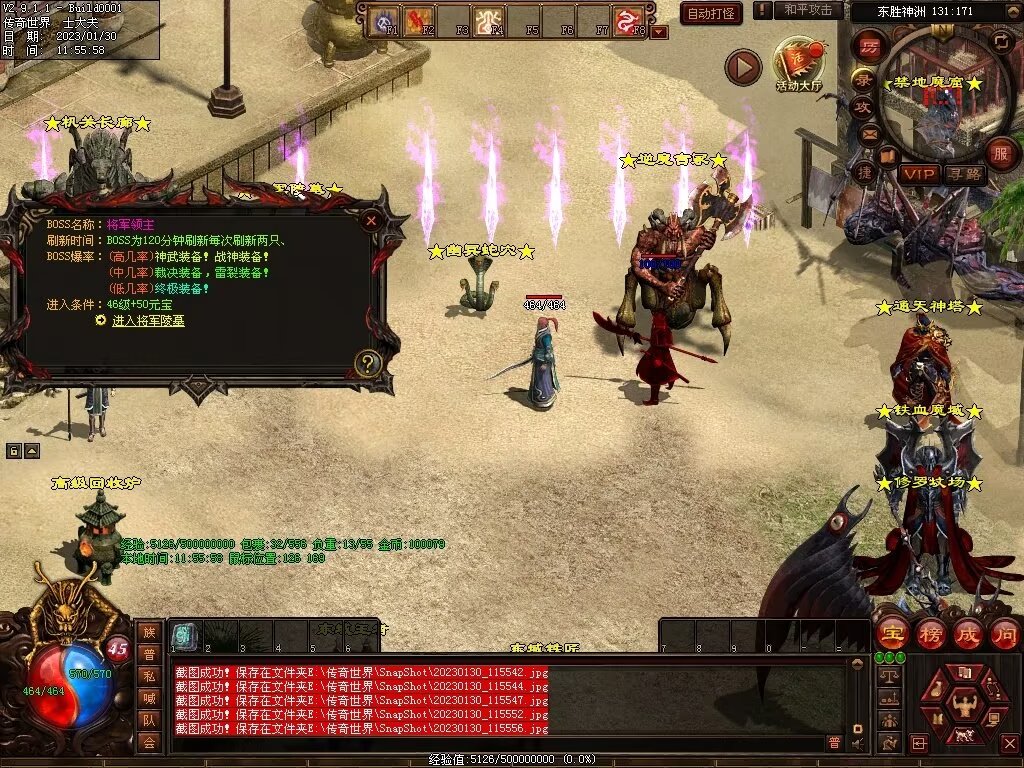Switch to the 私 private chat channel
1024x768 pixels.
tap(149, 675)
